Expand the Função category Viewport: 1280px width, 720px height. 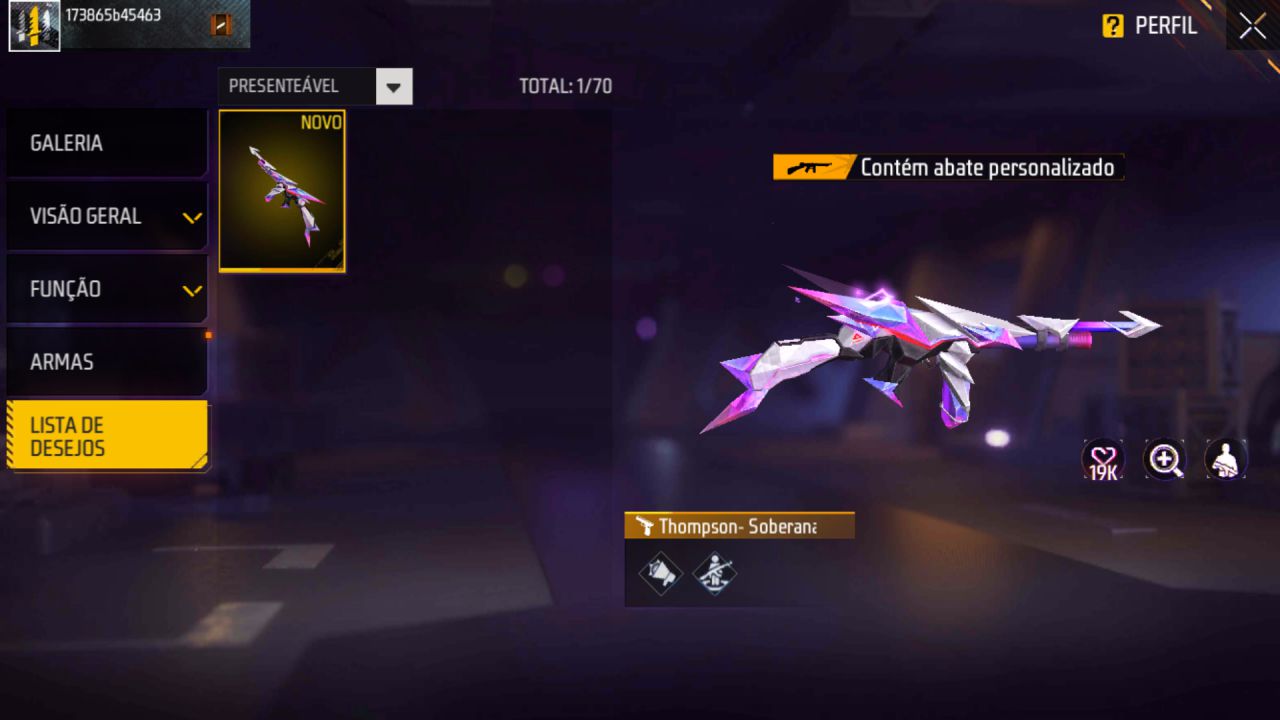click(106, 289)
